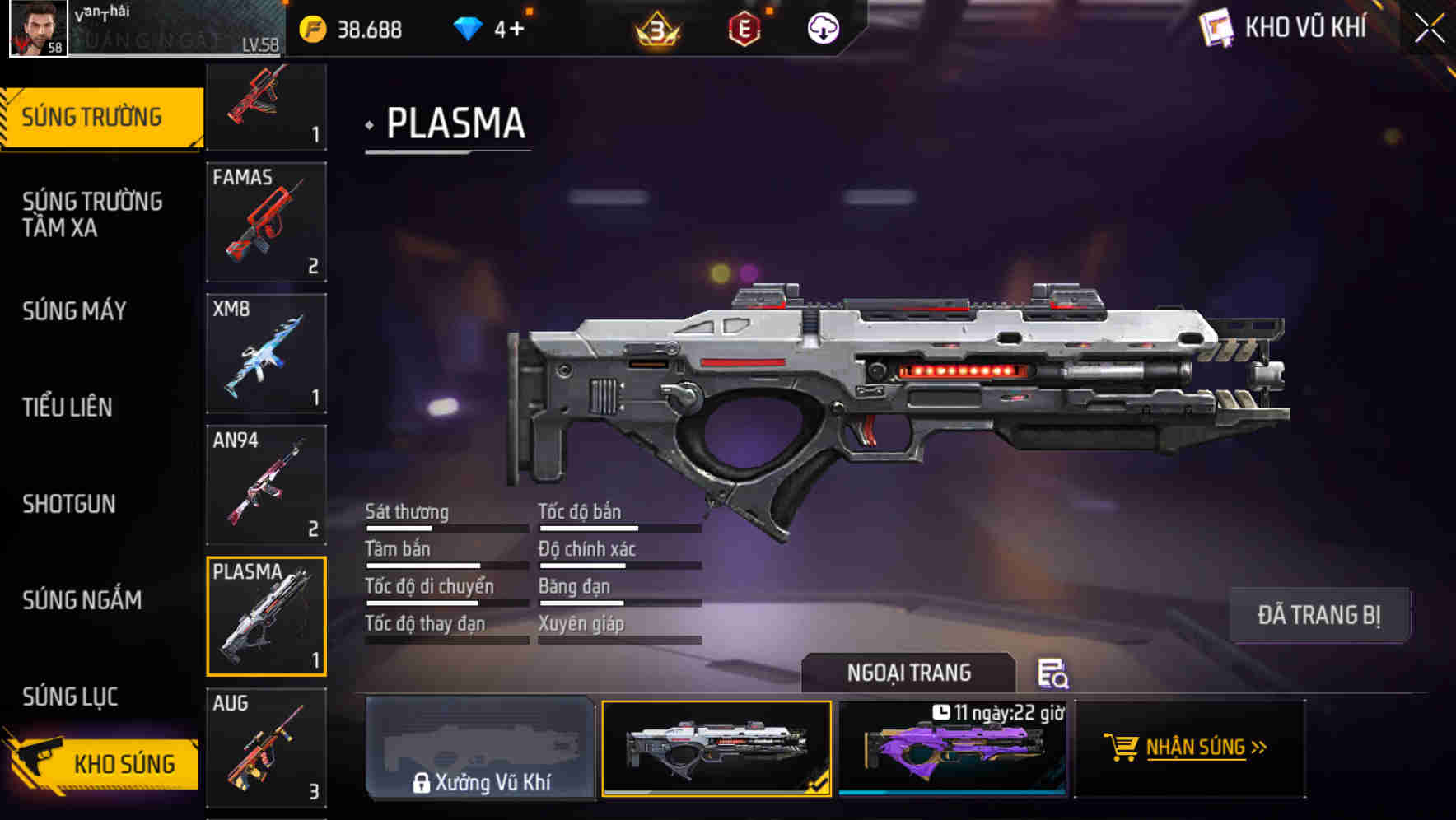Select the FAMAS weapon tile
The width and height of the screenshot is (1456, 820).
coord(266,221)
